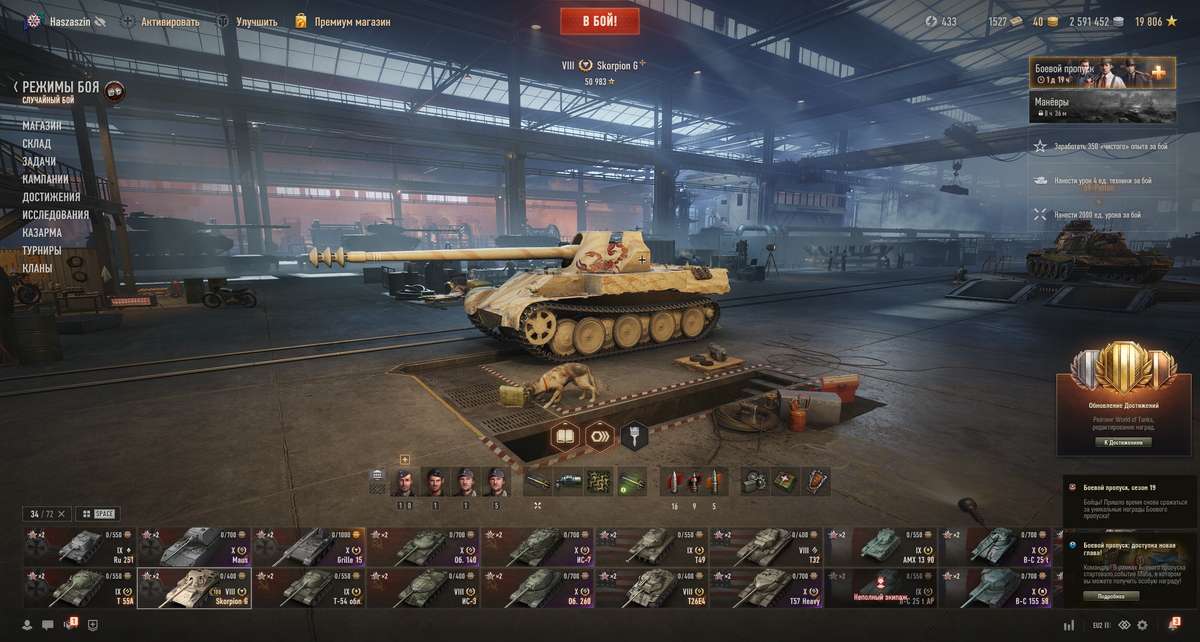The width and height of the screenshot is (1200, 642).
Task: Show the Казарма (barracks) screen
Action: point(42,233)
